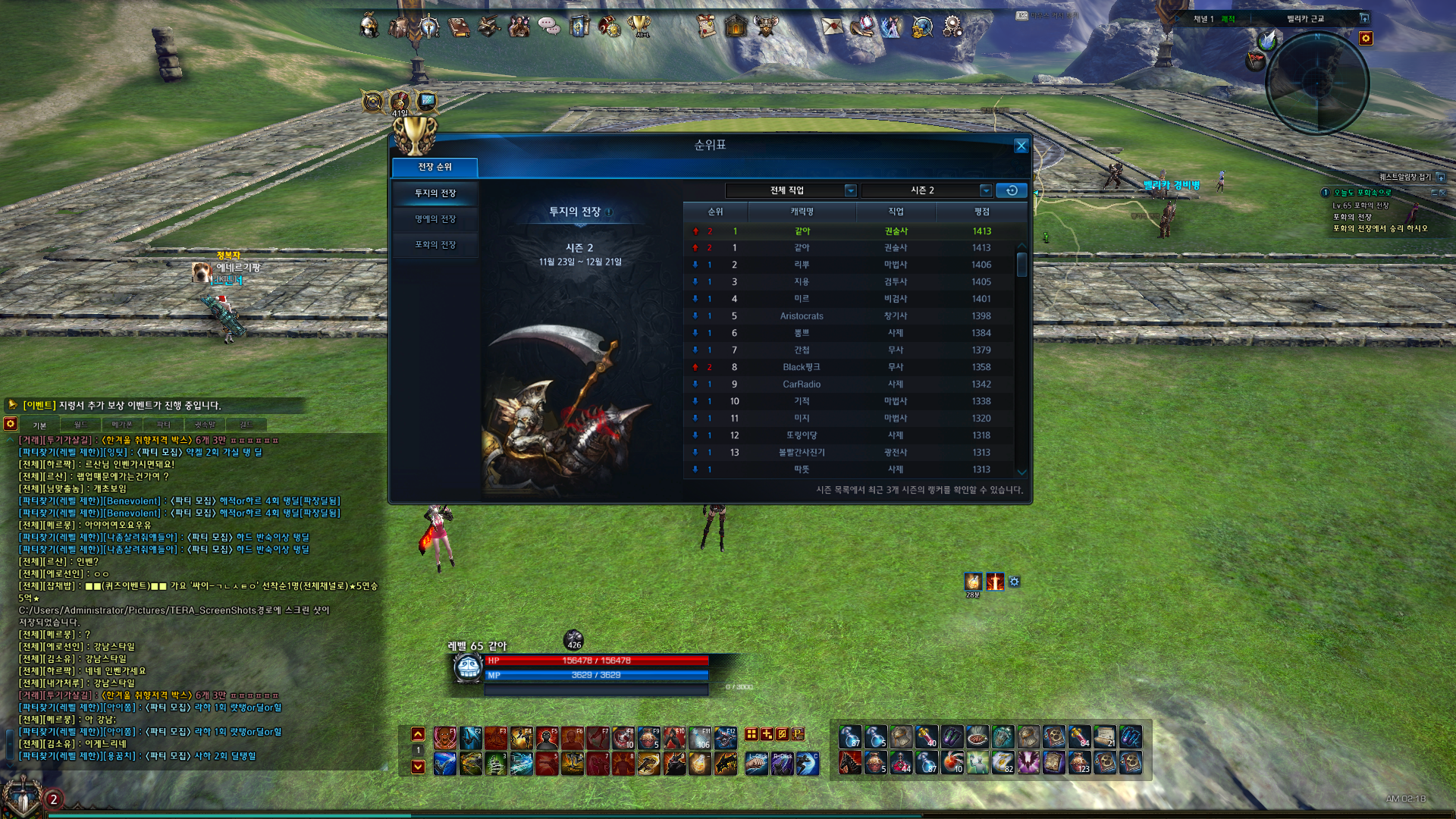Refresh the ranking list

1011,190
